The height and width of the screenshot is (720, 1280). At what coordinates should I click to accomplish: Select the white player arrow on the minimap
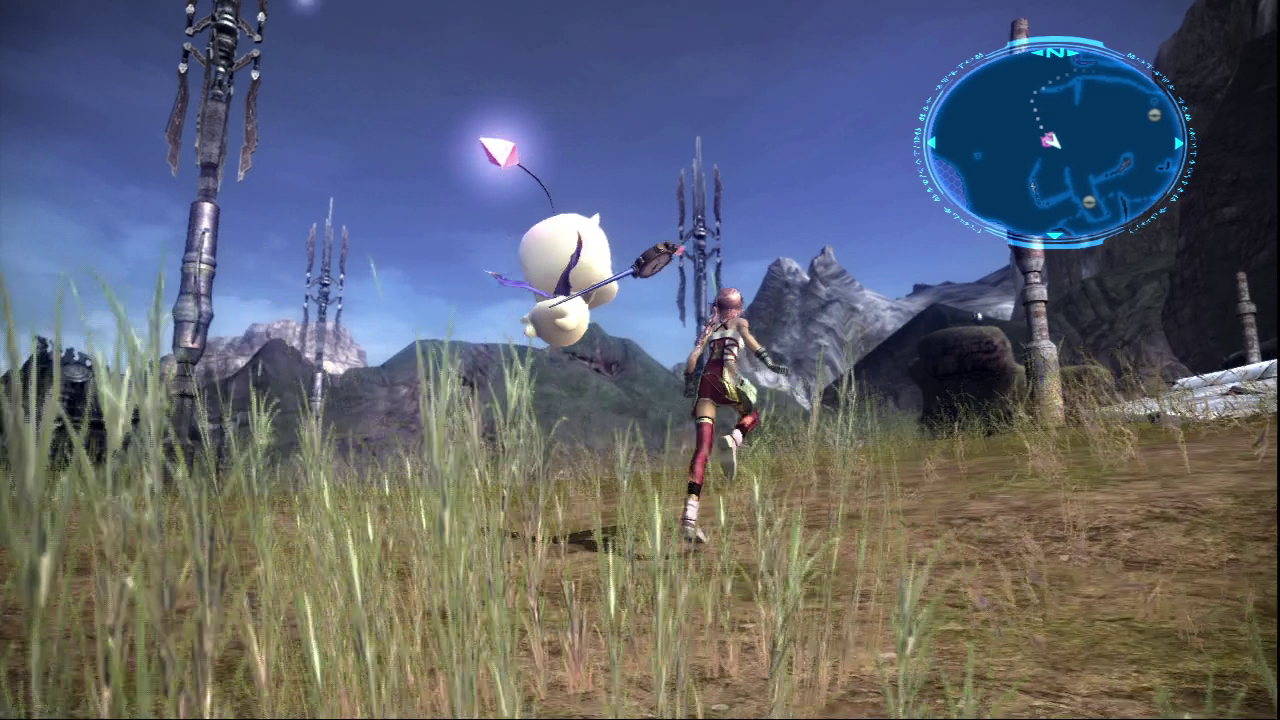[x=1055, y=144]
